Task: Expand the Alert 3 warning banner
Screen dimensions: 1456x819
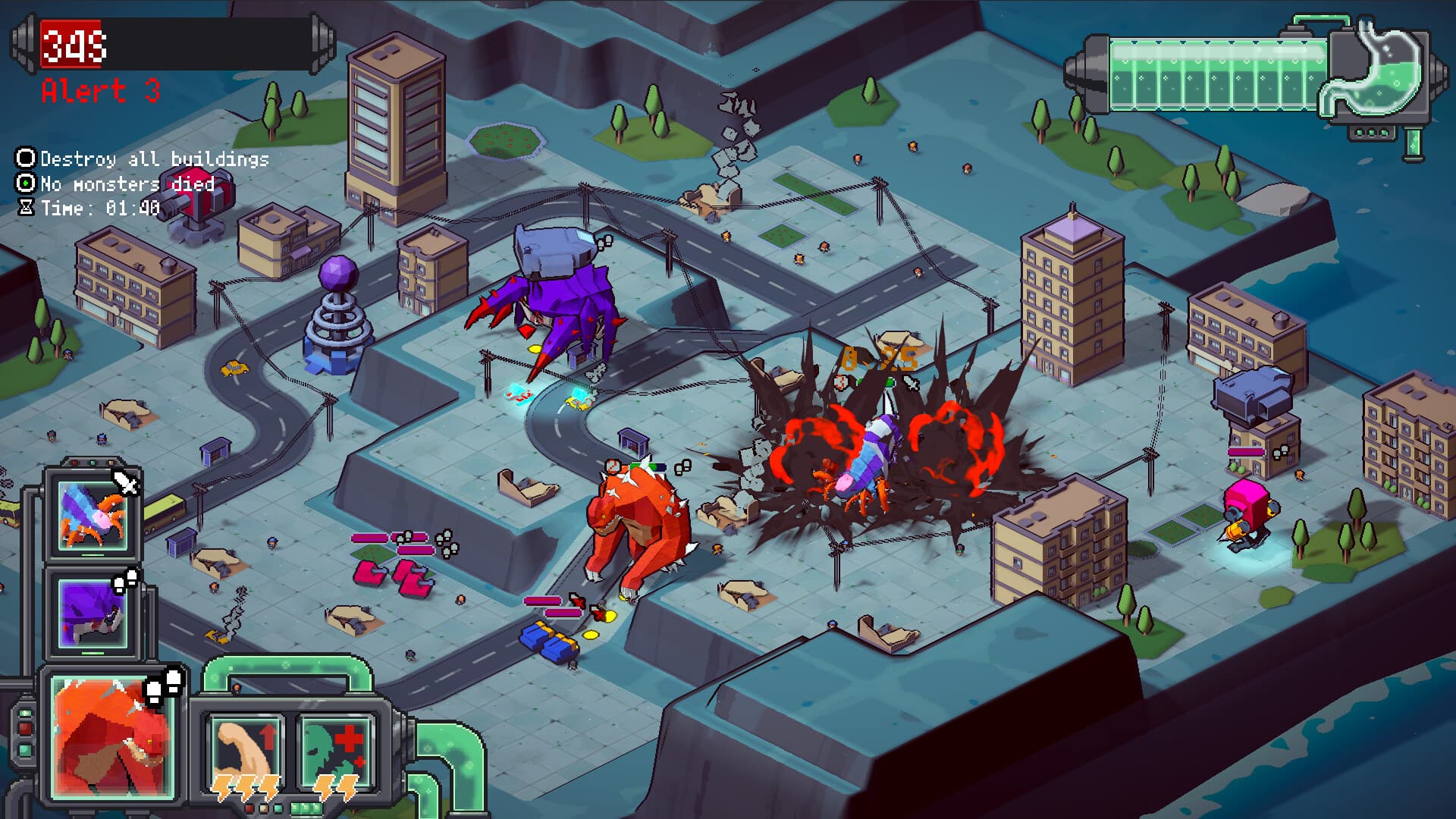Action: 99,91
